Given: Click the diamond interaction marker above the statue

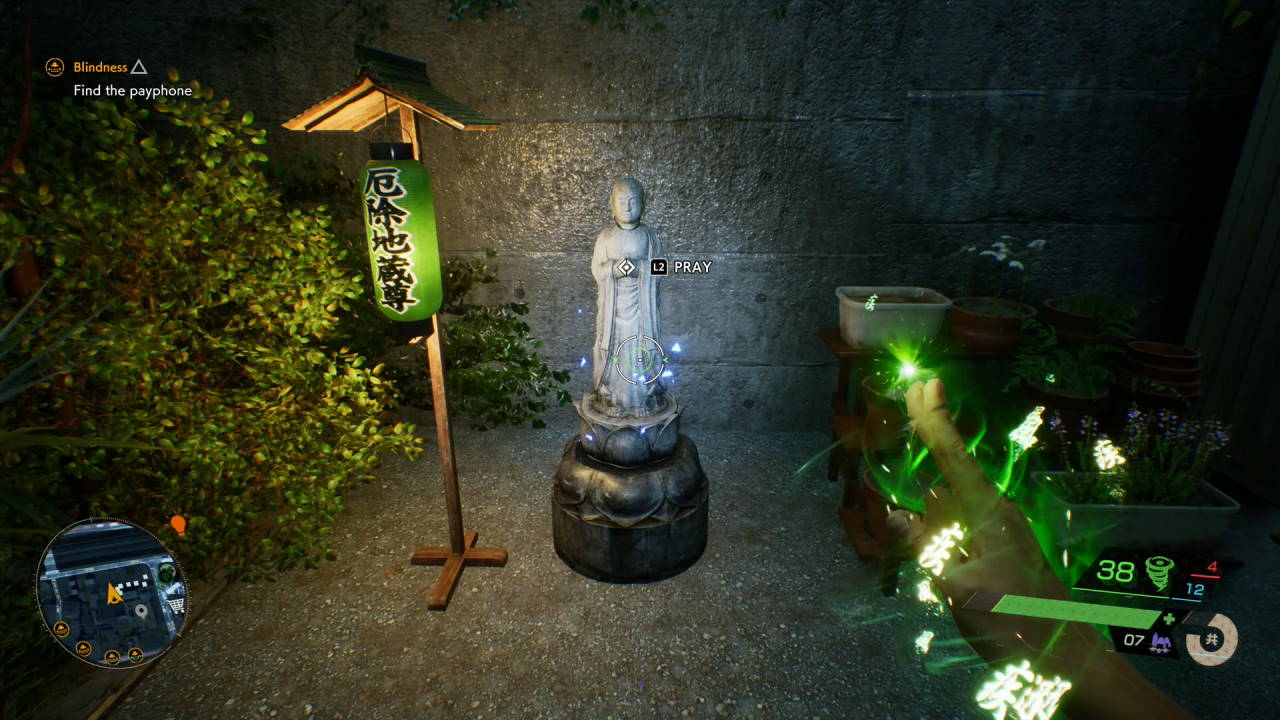Looking at the screenshot, I should point(628,268).
